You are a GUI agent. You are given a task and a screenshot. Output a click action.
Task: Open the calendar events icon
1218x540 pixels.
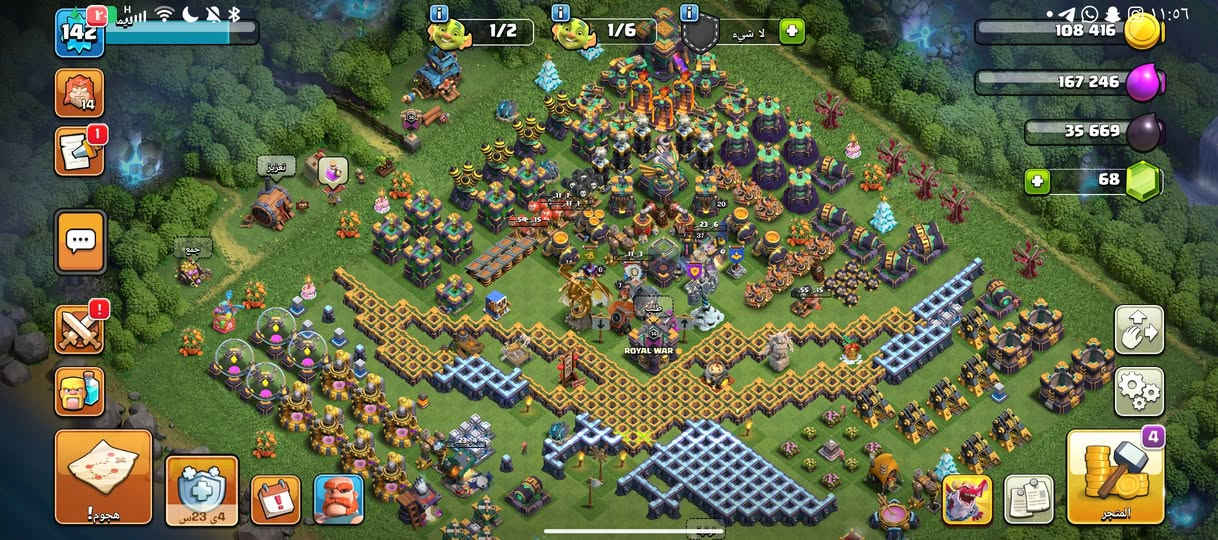coord(275,500)
